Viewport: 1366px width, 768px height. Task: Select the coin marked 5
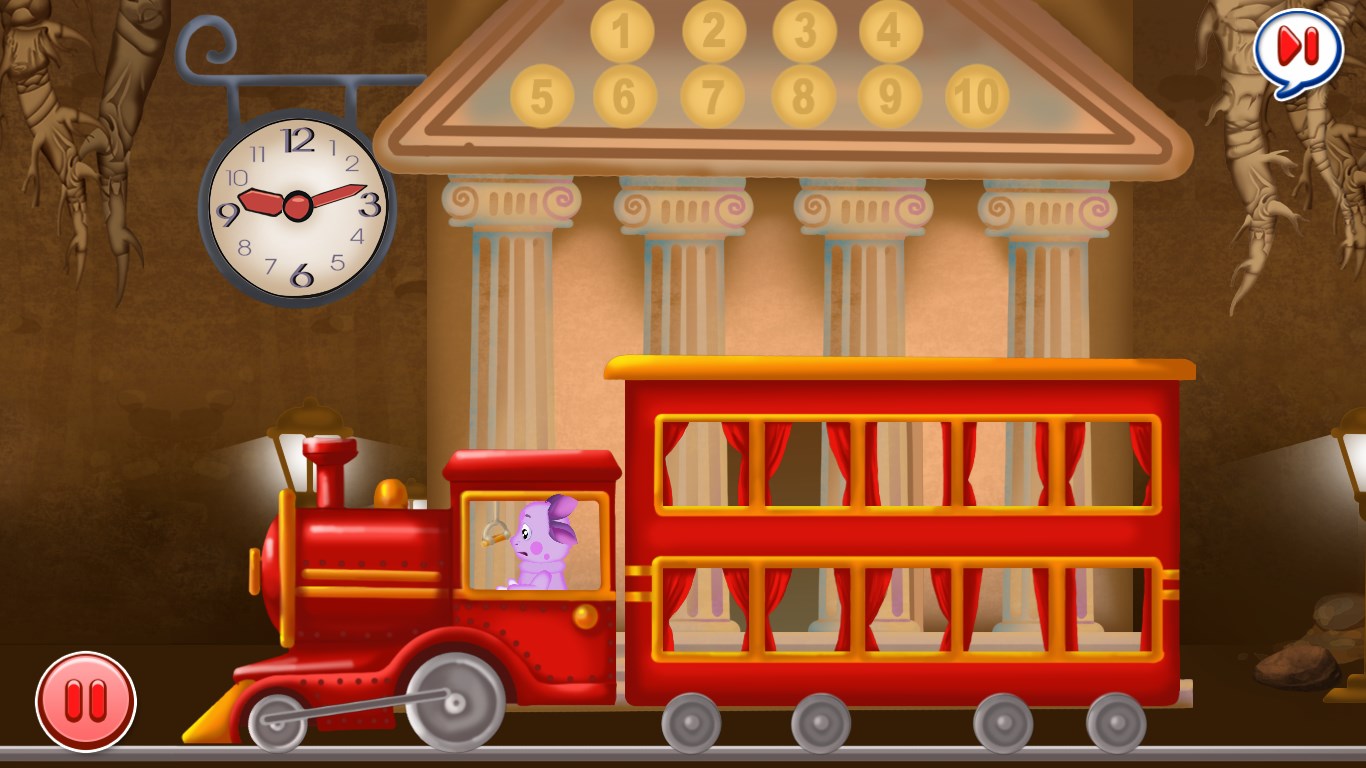tap(542, 97)
